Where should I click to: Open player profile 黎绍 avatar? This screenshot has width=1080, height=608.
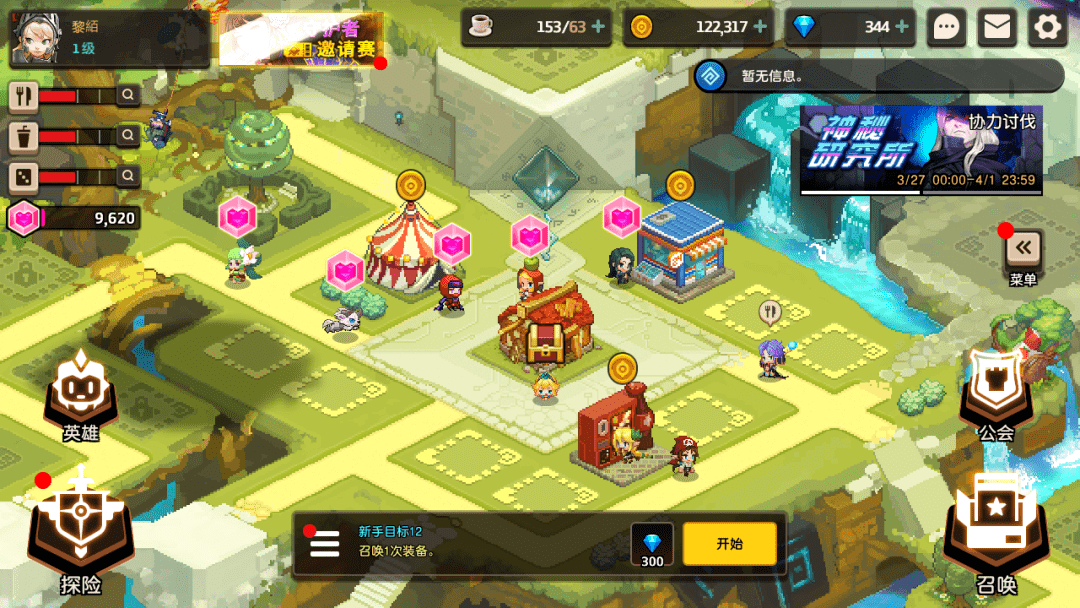(37, 37)
